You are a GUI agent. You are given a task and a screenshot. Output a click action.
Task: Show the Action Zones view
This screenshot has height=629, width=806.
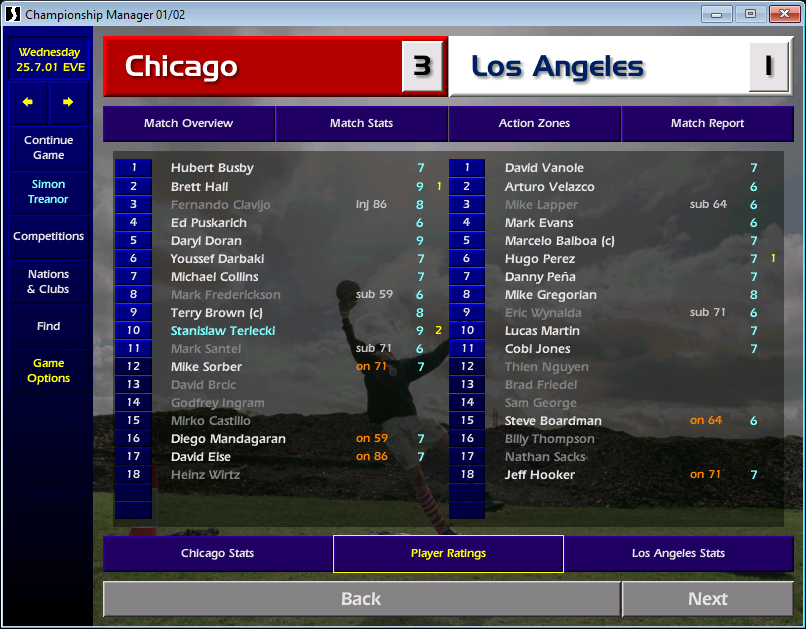coord(534,123)
